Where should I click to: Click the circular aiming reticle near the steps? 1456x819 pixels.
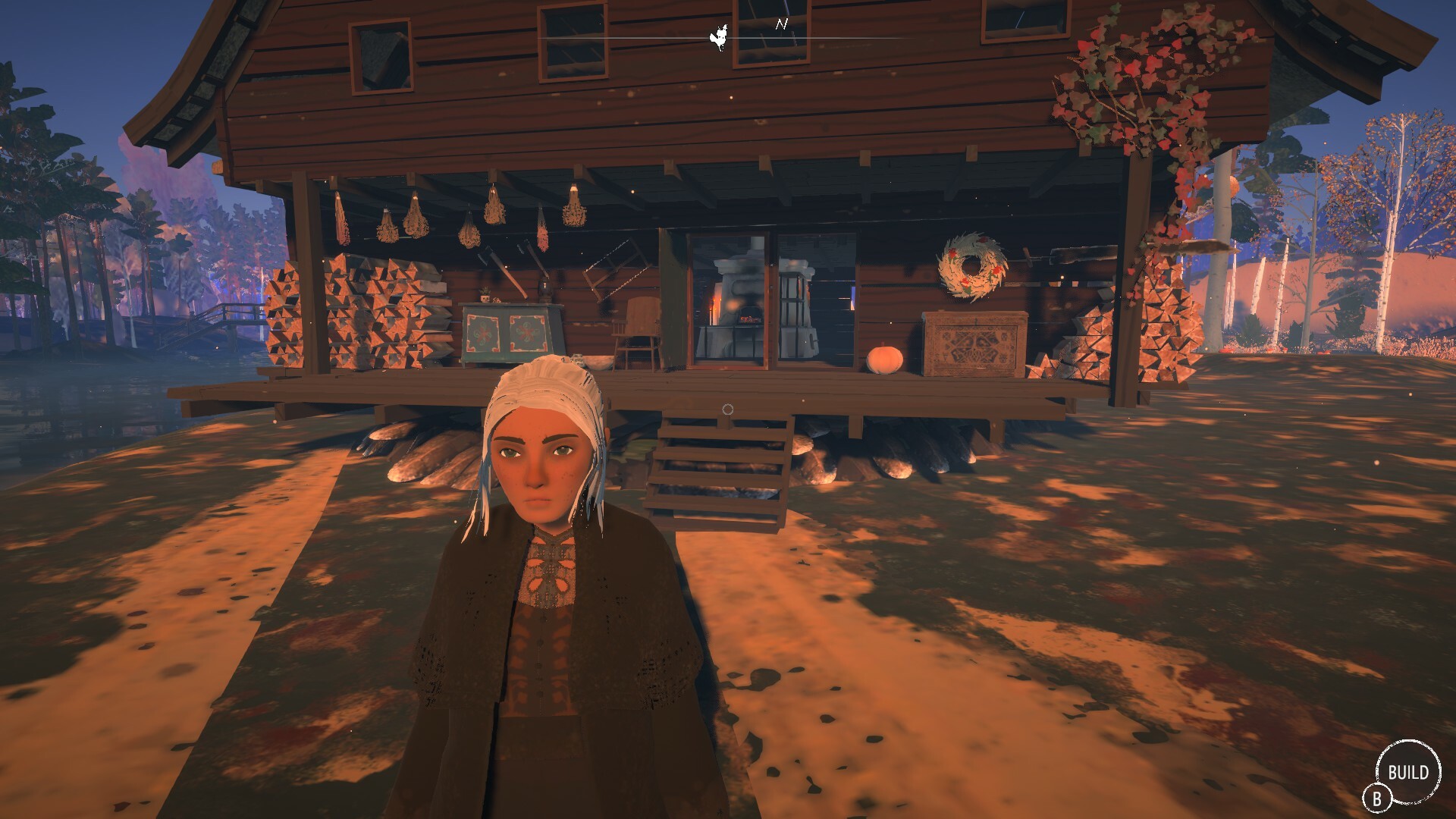[730, 409]
